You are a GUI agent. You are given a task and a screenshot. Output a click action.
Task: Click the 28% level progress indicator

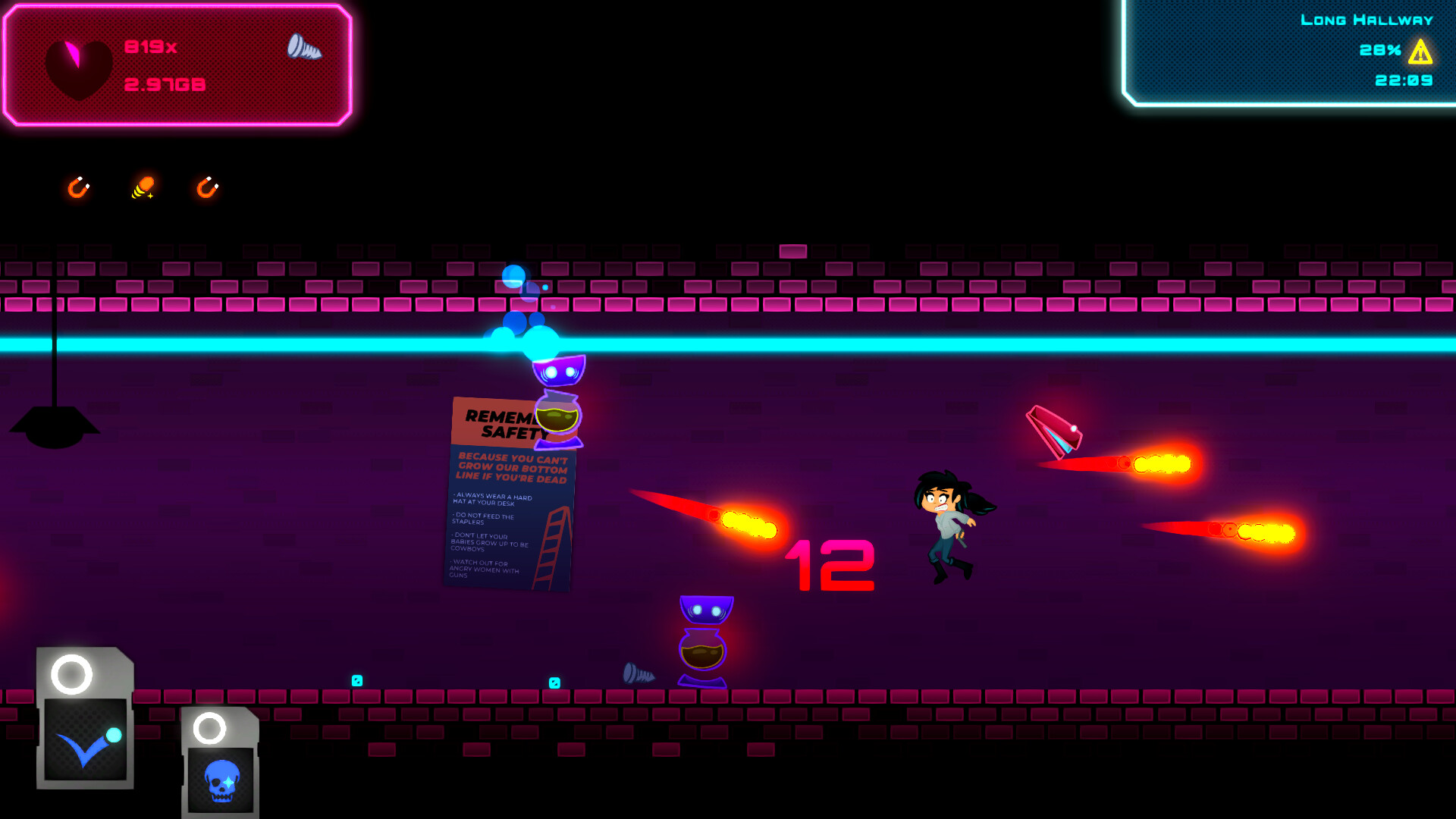[1379, 52]
